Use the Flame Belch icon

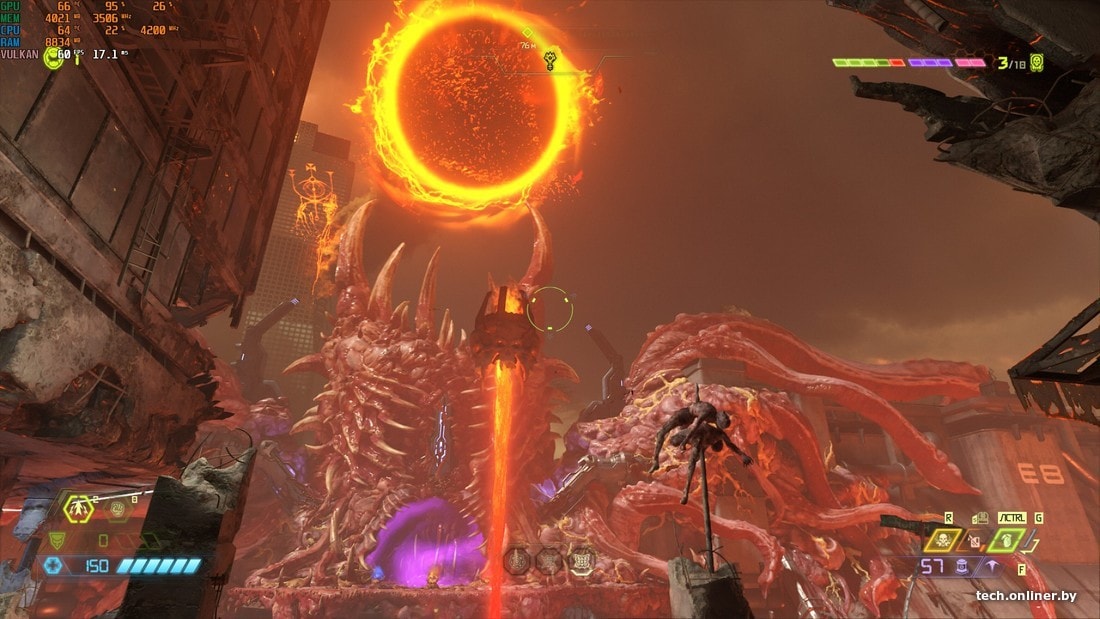pyautogui.click(x=974, y=541)
